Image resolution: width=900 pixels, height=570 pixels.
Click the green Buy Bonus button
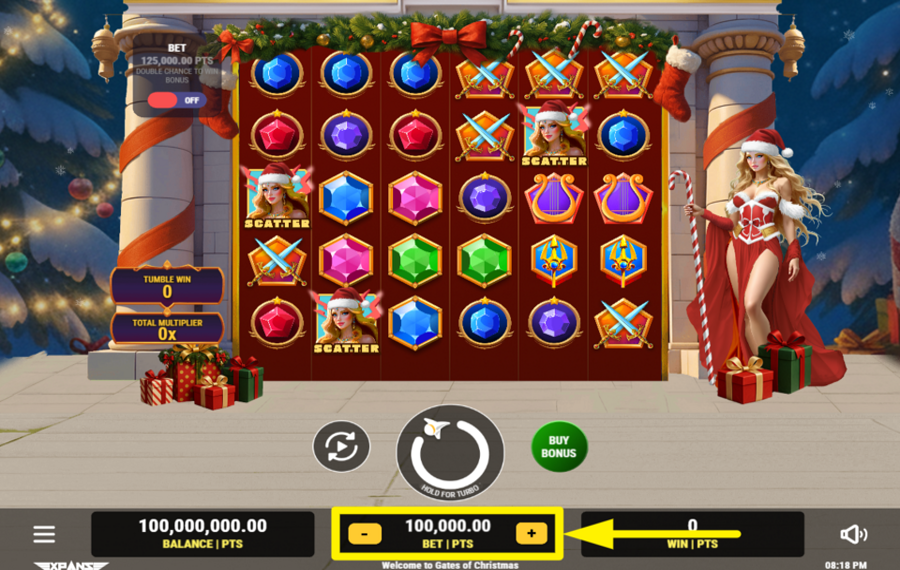[x=559, y=446]
